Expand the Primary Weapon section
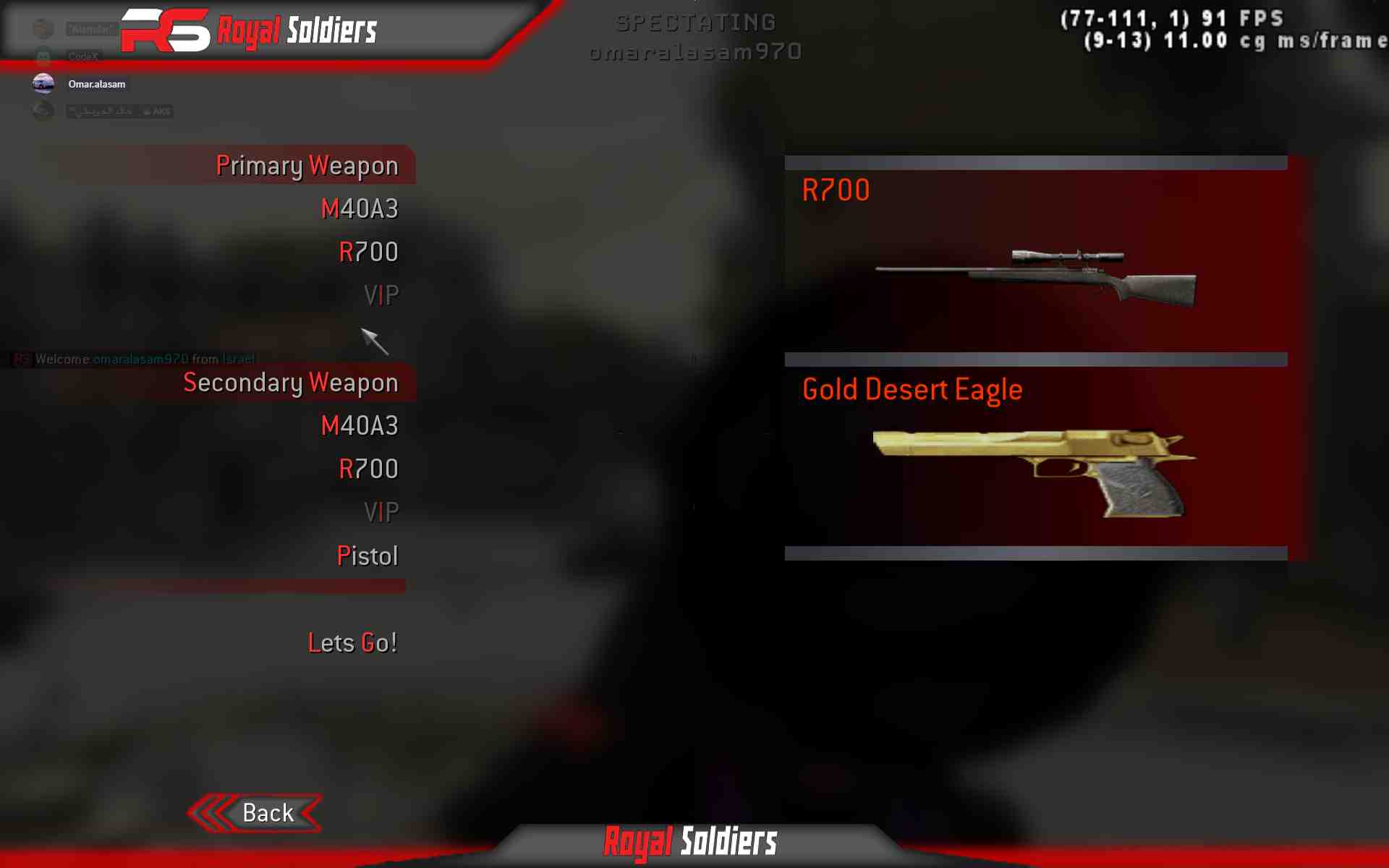1389x868 pixels. (307, 165)
